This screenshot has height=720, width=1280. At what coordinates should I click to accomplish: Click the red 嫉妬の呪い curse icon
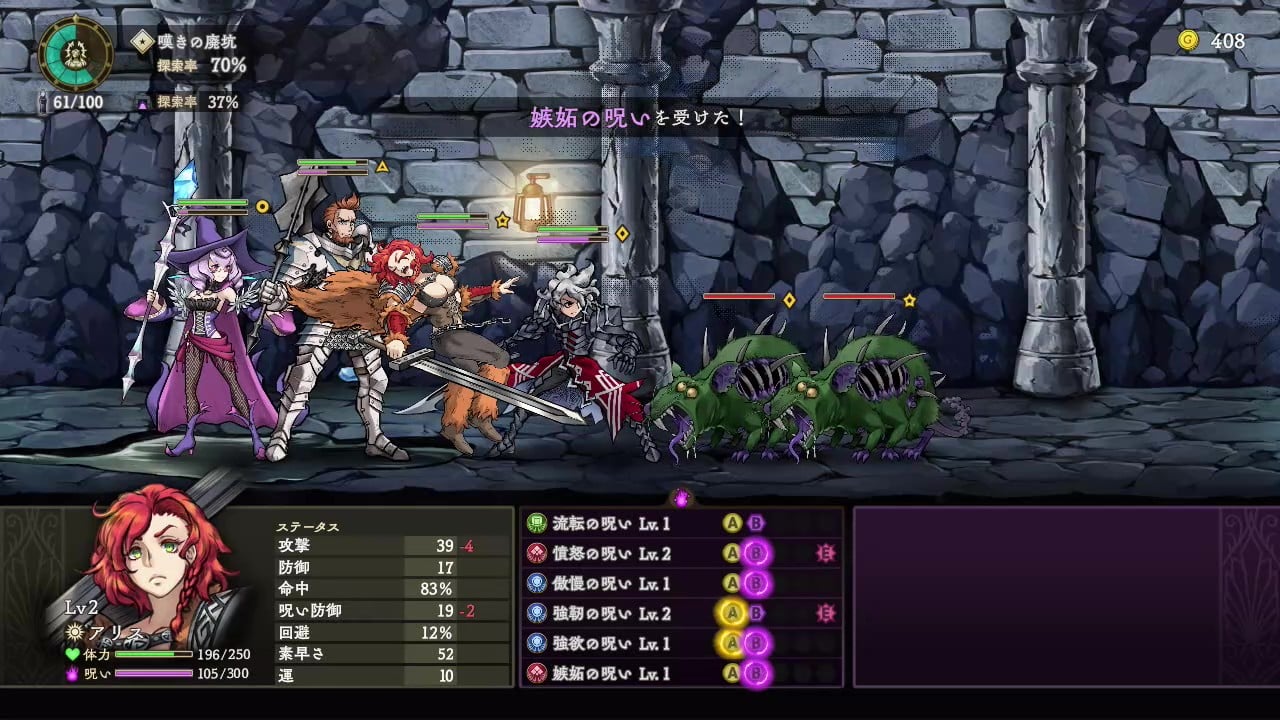coord(536,671)
